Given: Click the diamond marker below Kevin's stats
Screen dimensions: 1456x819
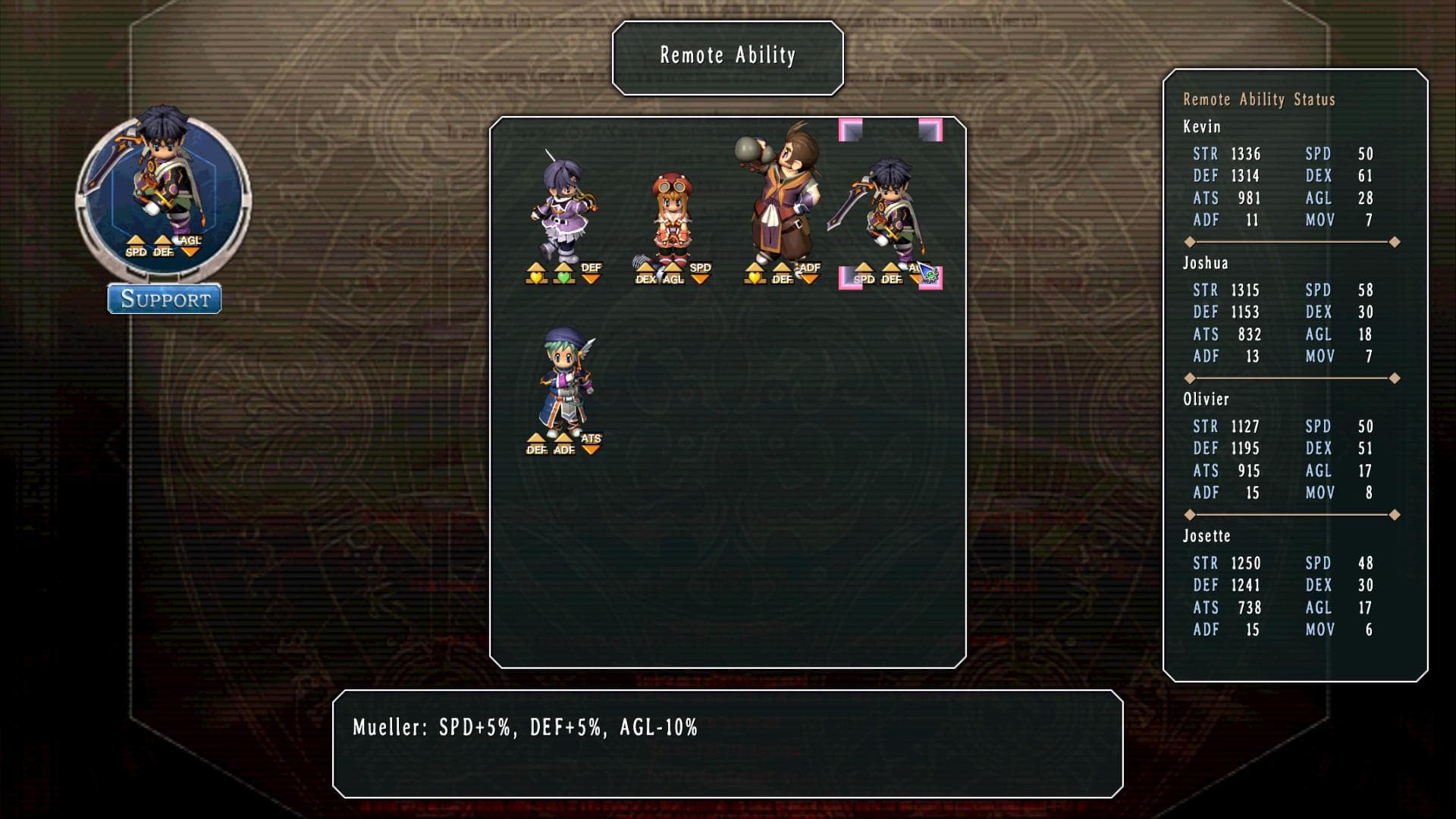Looking at the screenshot, I should point(1189,241).
